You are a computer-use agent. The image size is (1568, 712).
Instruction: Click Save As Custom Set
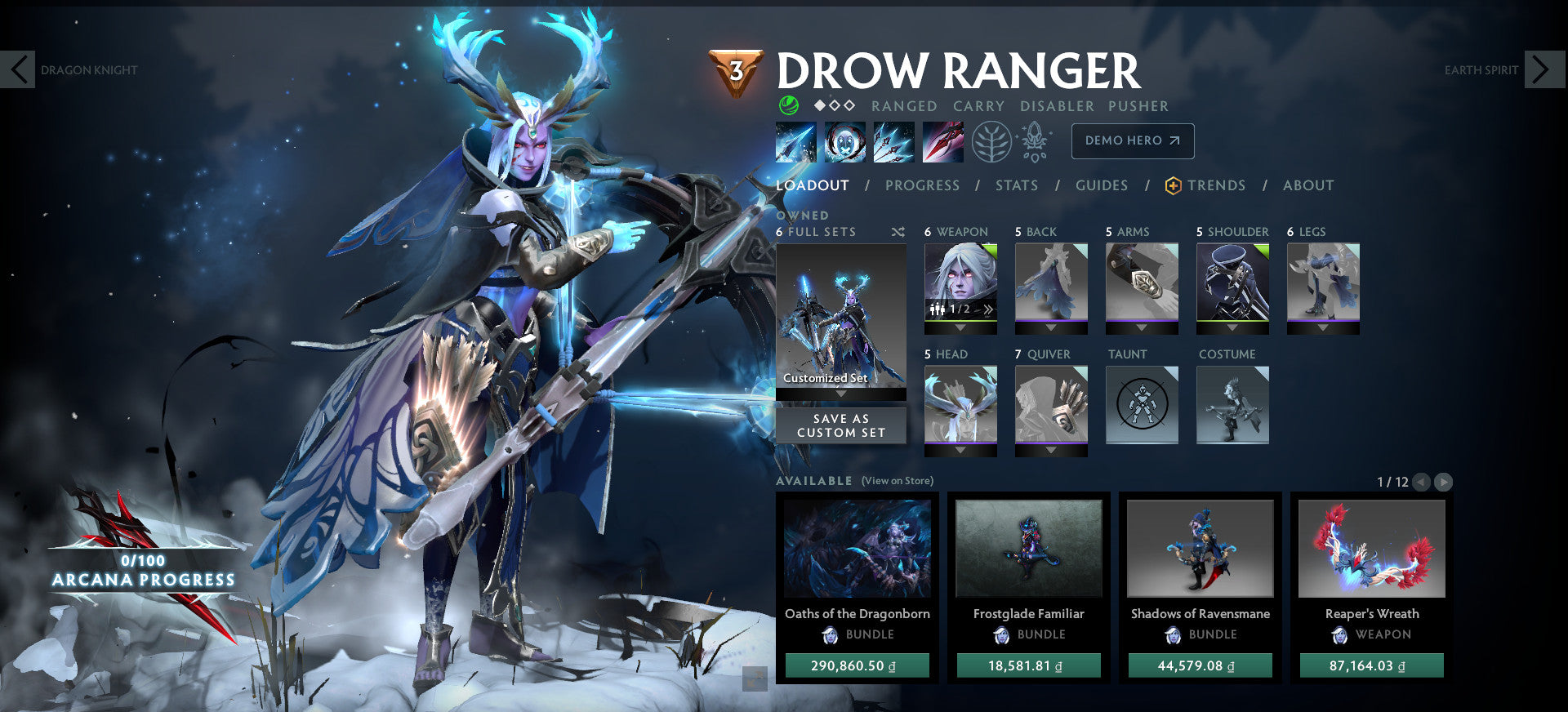tap(841, 425)
